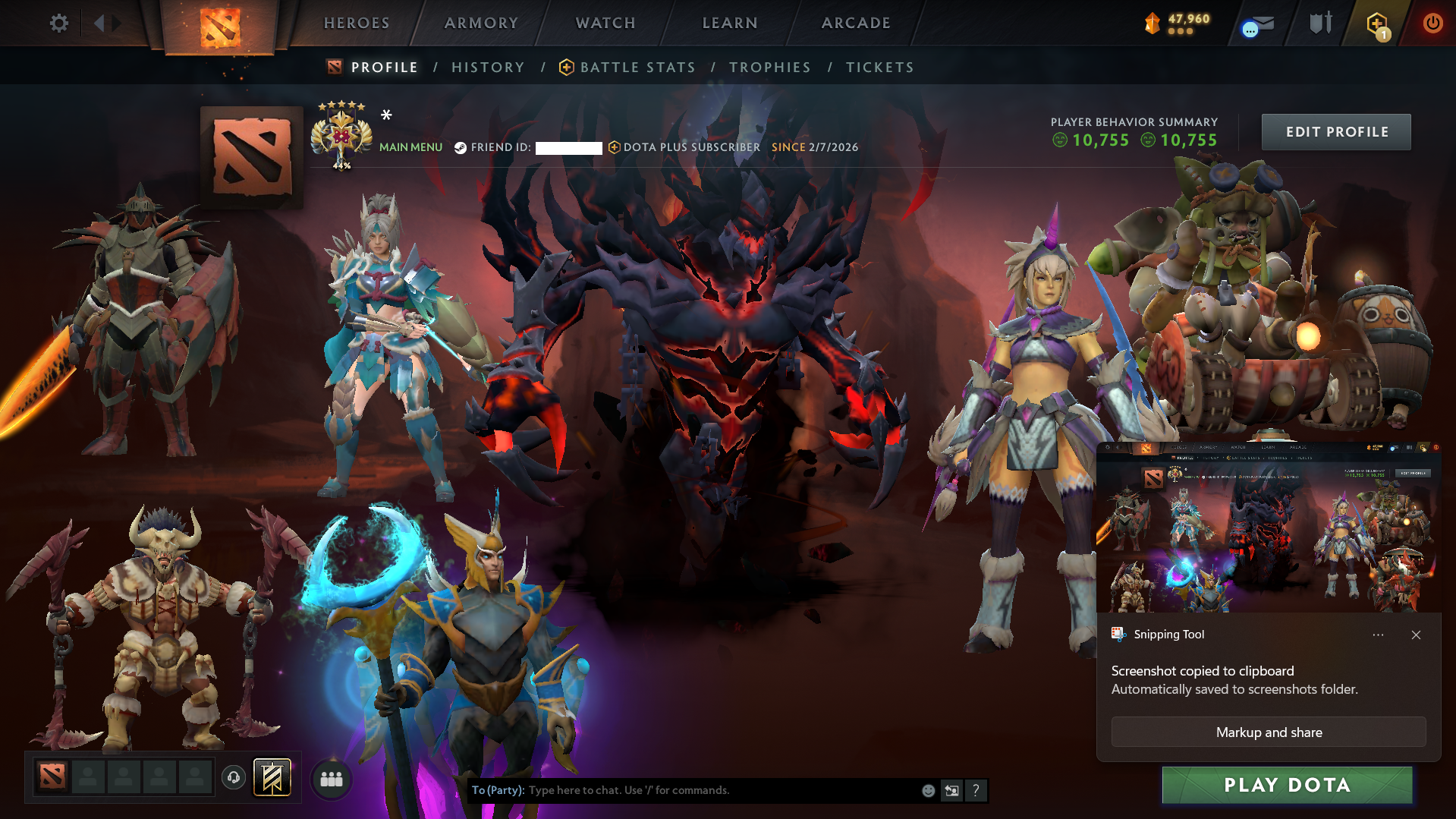Screen dimensions: 1456x819
Task: Click Markup and share in the notification
Action: (1268, 732)
